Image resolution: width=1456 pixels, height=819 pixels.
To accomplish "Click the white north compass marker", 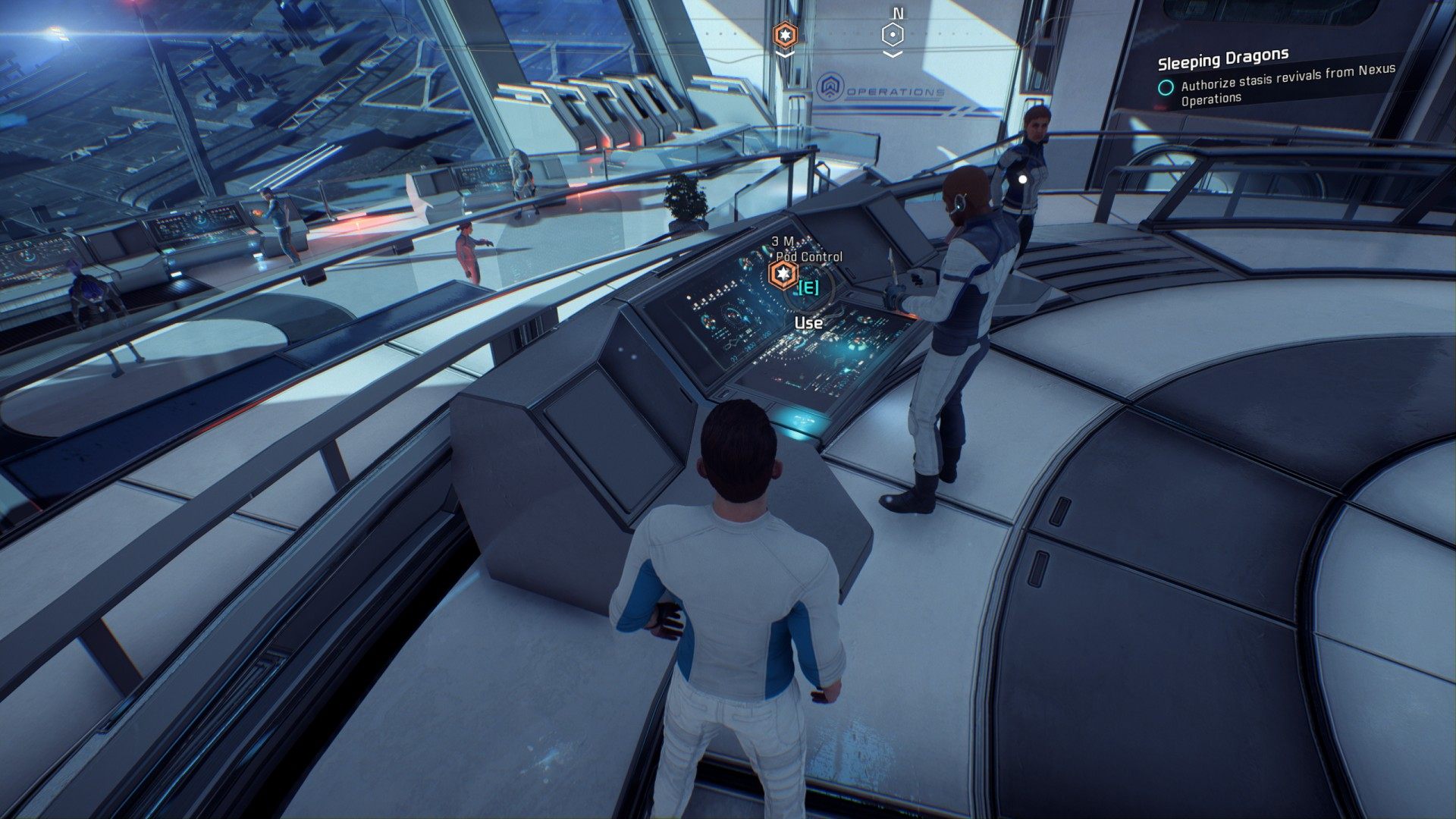I will pyautogui.click(x=894, y=35).
